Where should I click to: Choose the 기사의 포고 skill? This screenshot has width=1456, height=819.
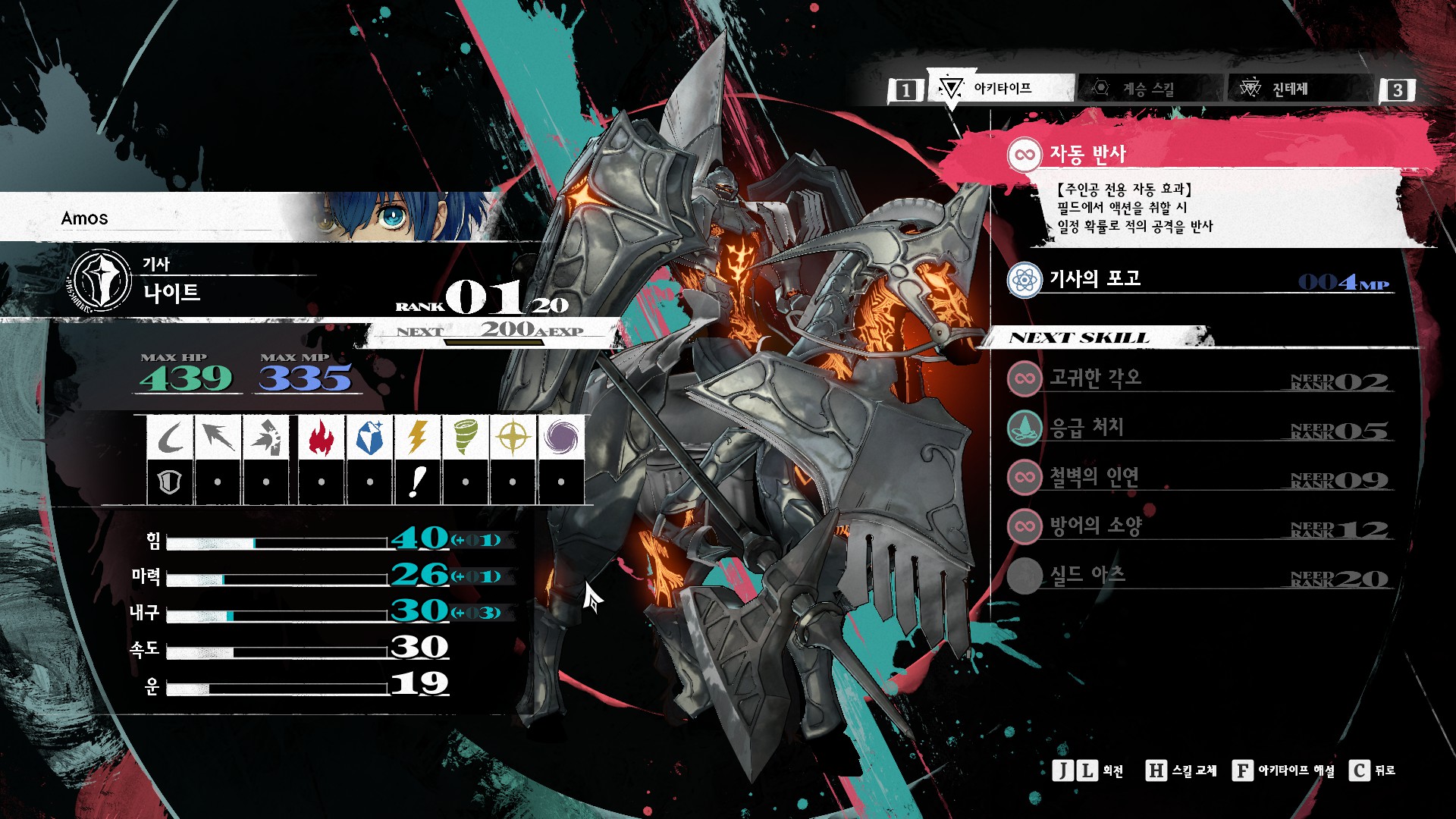click(1095, 279)
